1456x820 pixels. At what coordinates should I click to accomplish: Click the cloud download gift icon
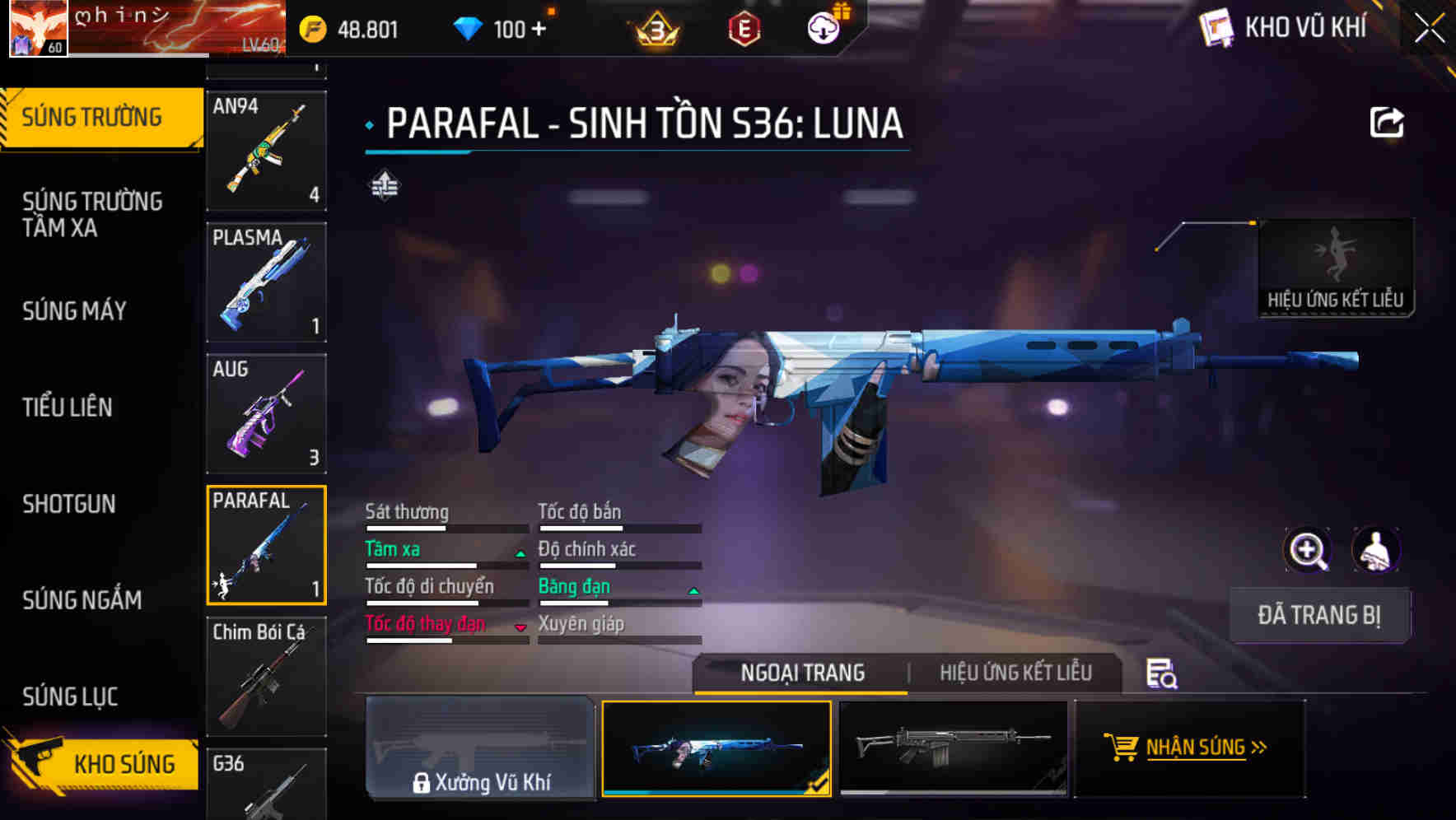coord(823,27)
